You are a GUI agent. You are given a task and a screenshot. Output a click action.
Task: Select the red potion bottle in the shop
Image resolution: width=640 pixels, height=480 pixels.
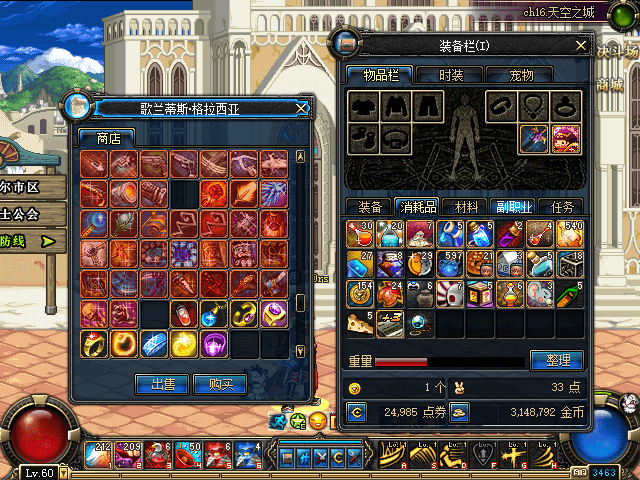184,314
